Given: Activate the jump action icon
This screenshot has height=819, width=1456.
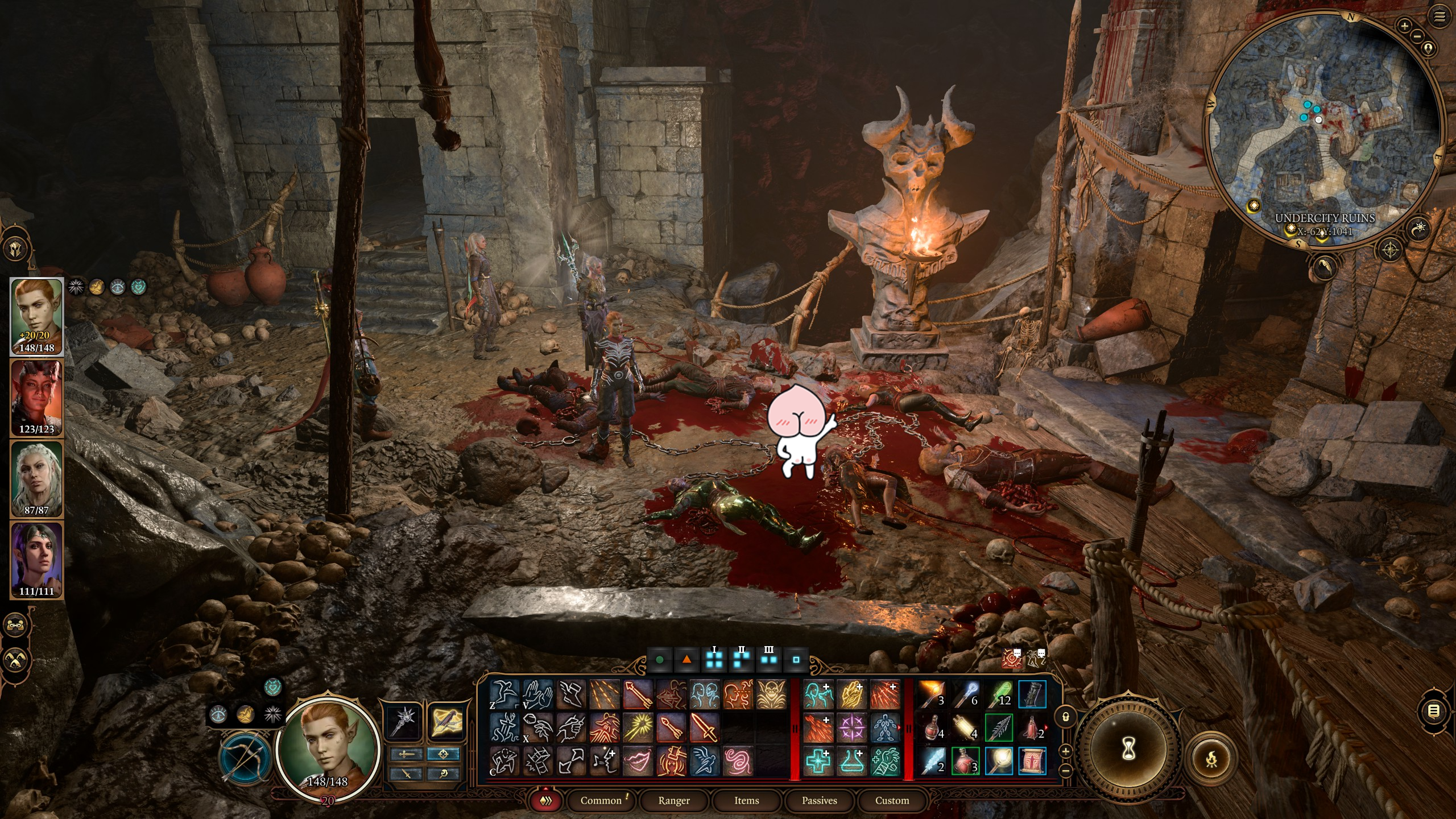Looking at the screenshot, I should 504,694.
